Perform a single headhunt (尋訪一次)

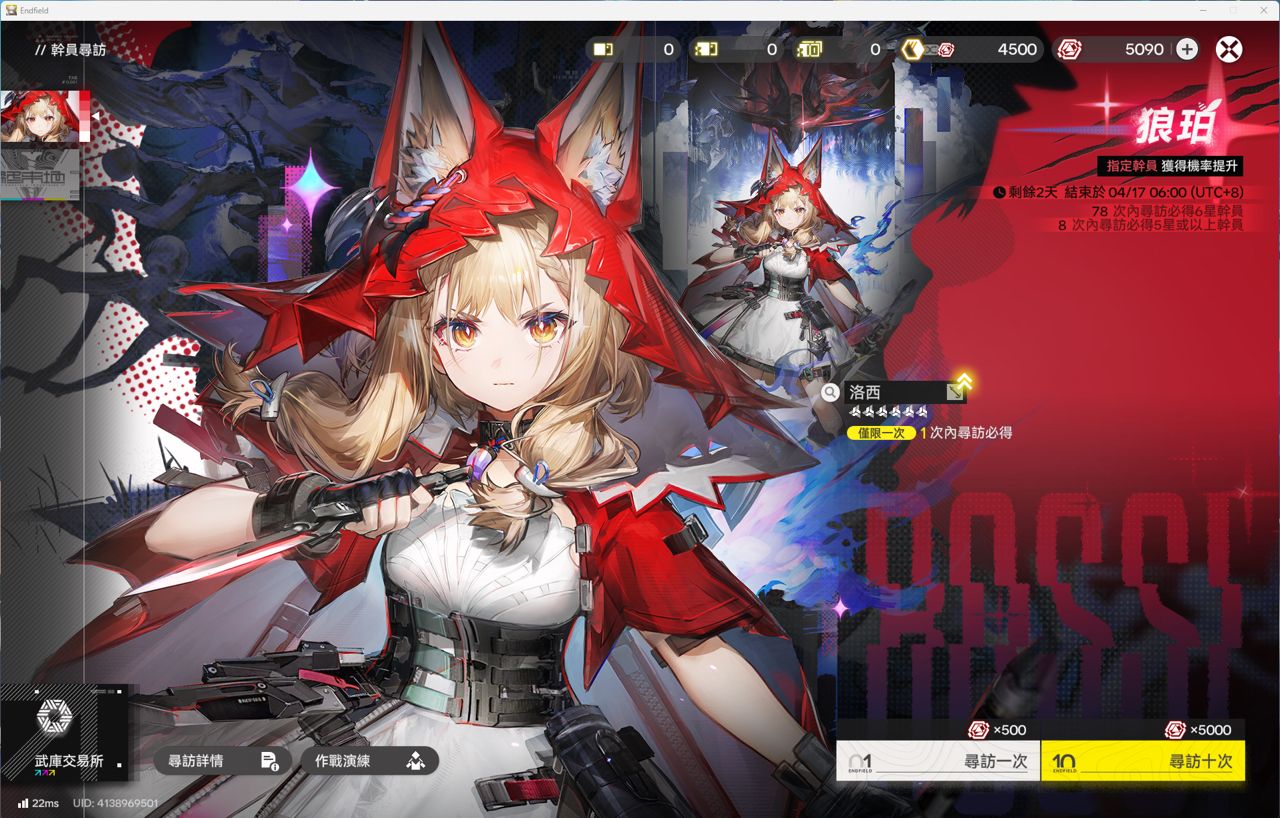coord(938,761)
